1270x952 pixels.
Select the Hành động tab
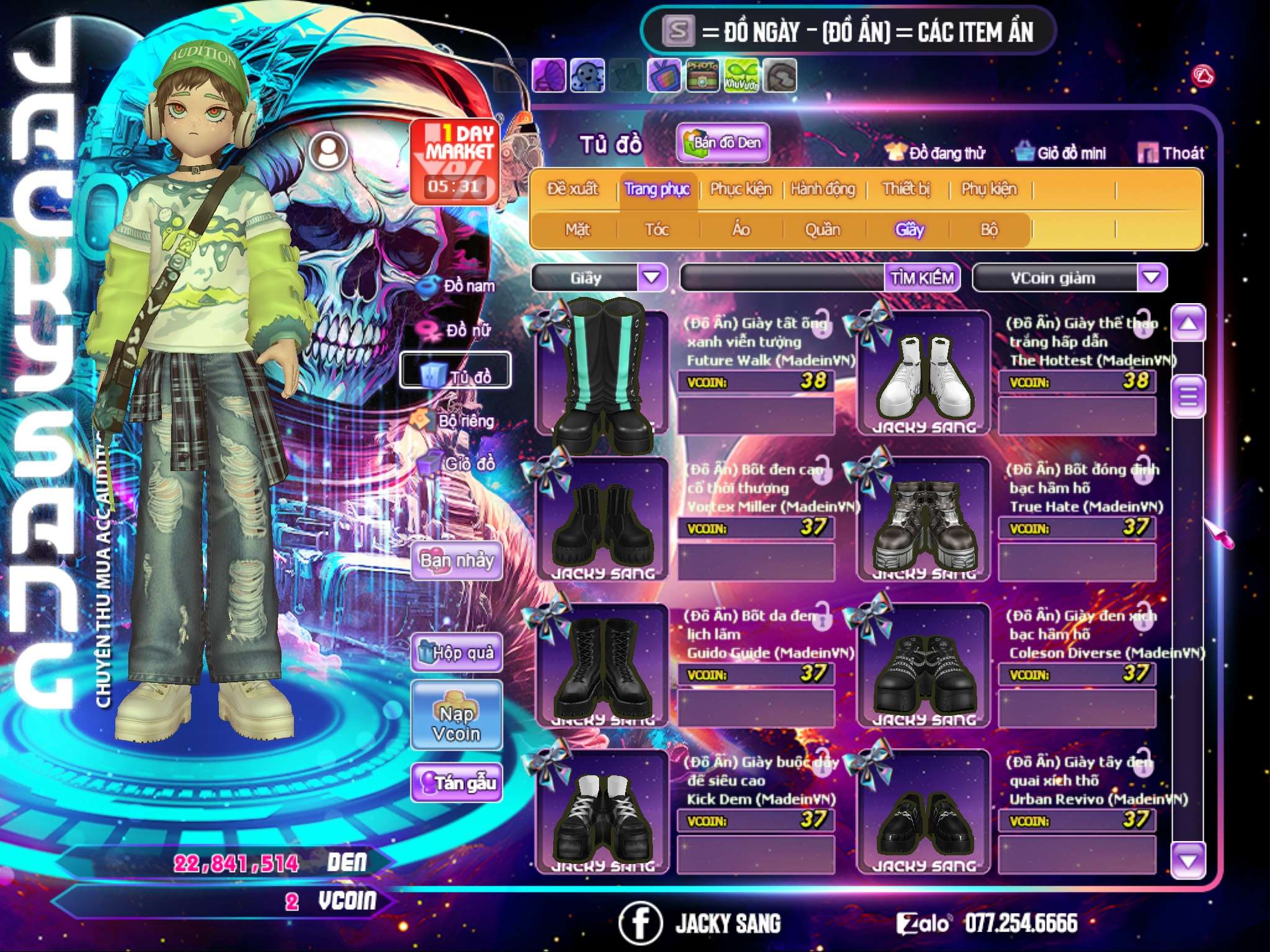[x=823, y=189]
